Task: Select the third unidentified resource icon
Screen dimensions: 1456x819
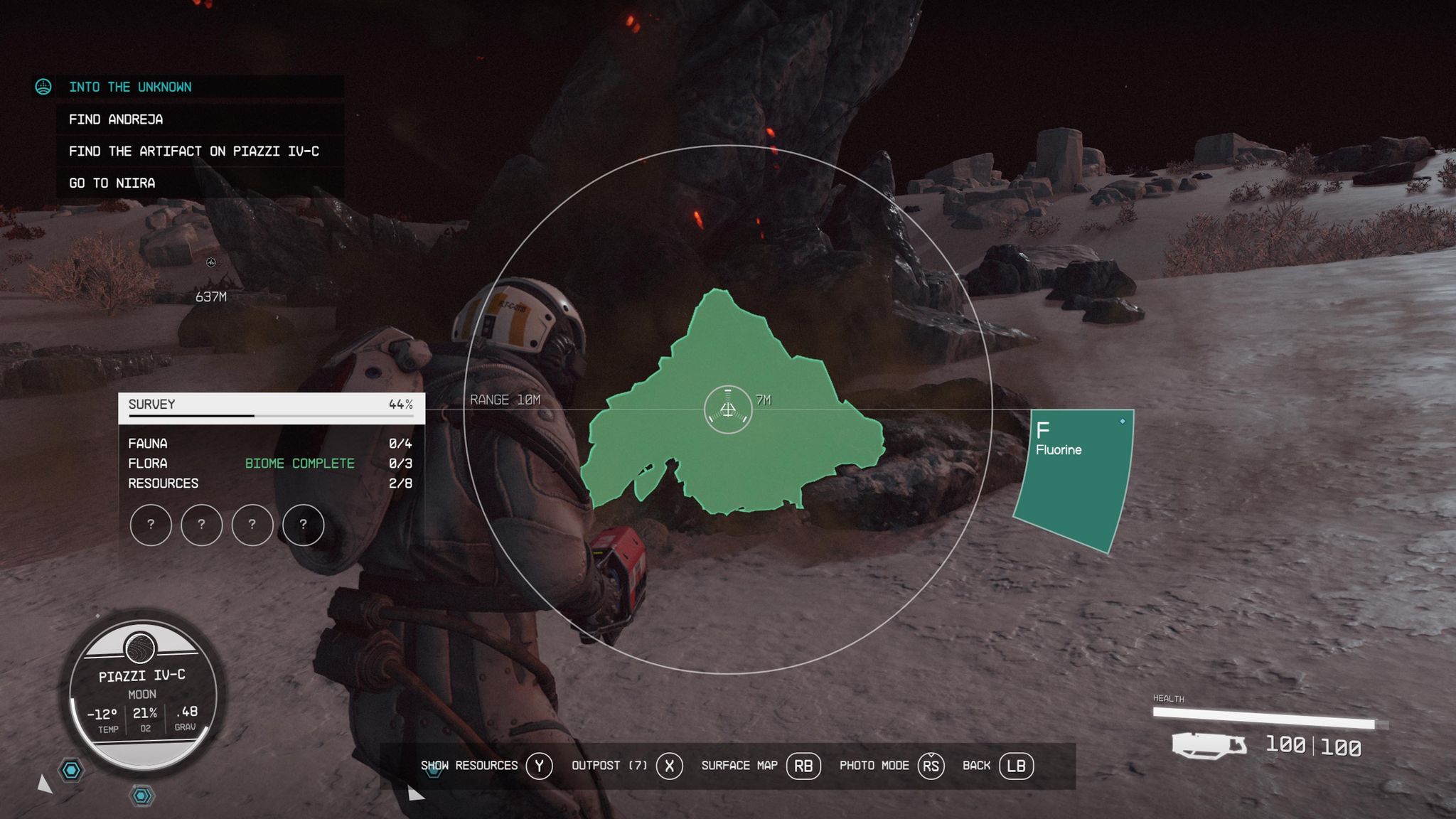Action: [x=253, y=525]
